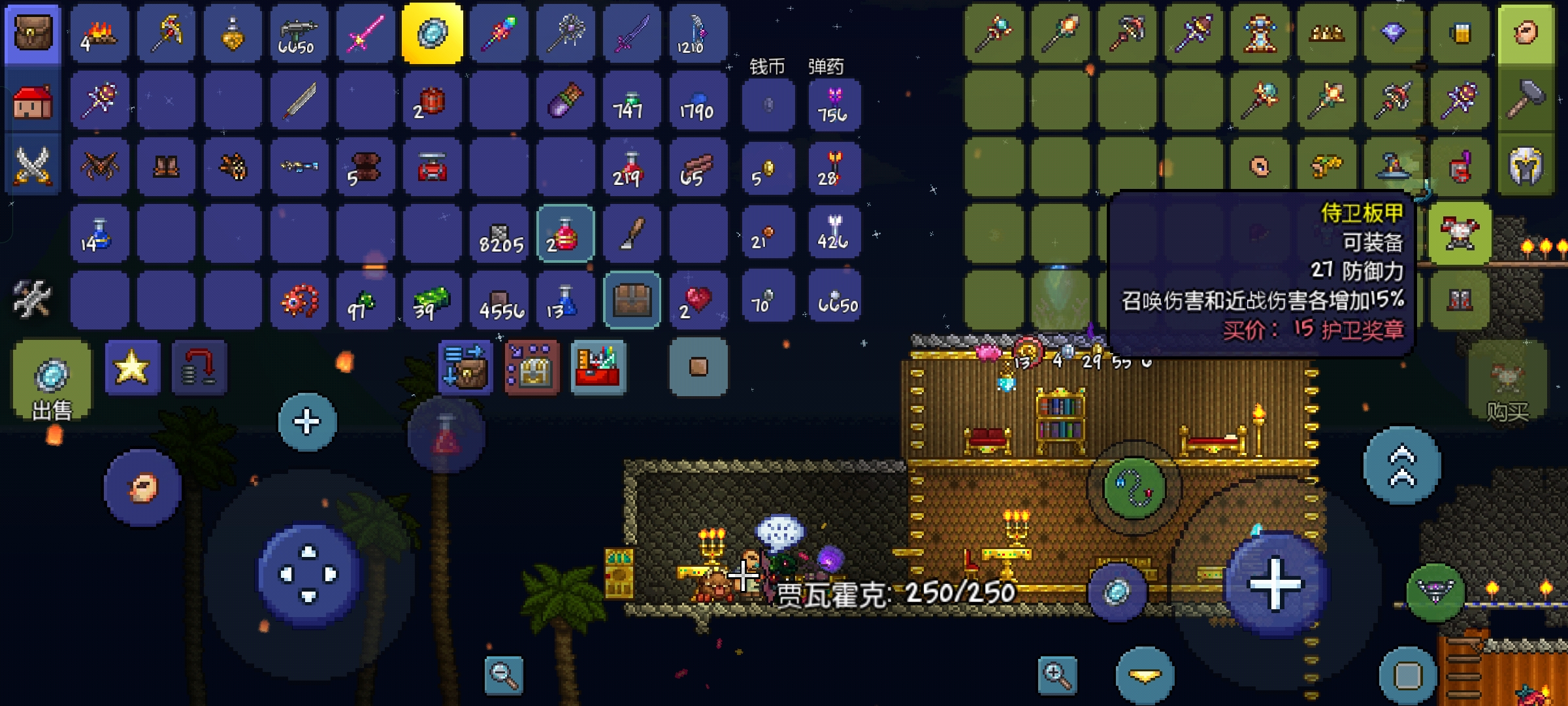Tap the double-arrow jump button
The height and width of the screenshot is (706, 1568).
coord(1401,465)
